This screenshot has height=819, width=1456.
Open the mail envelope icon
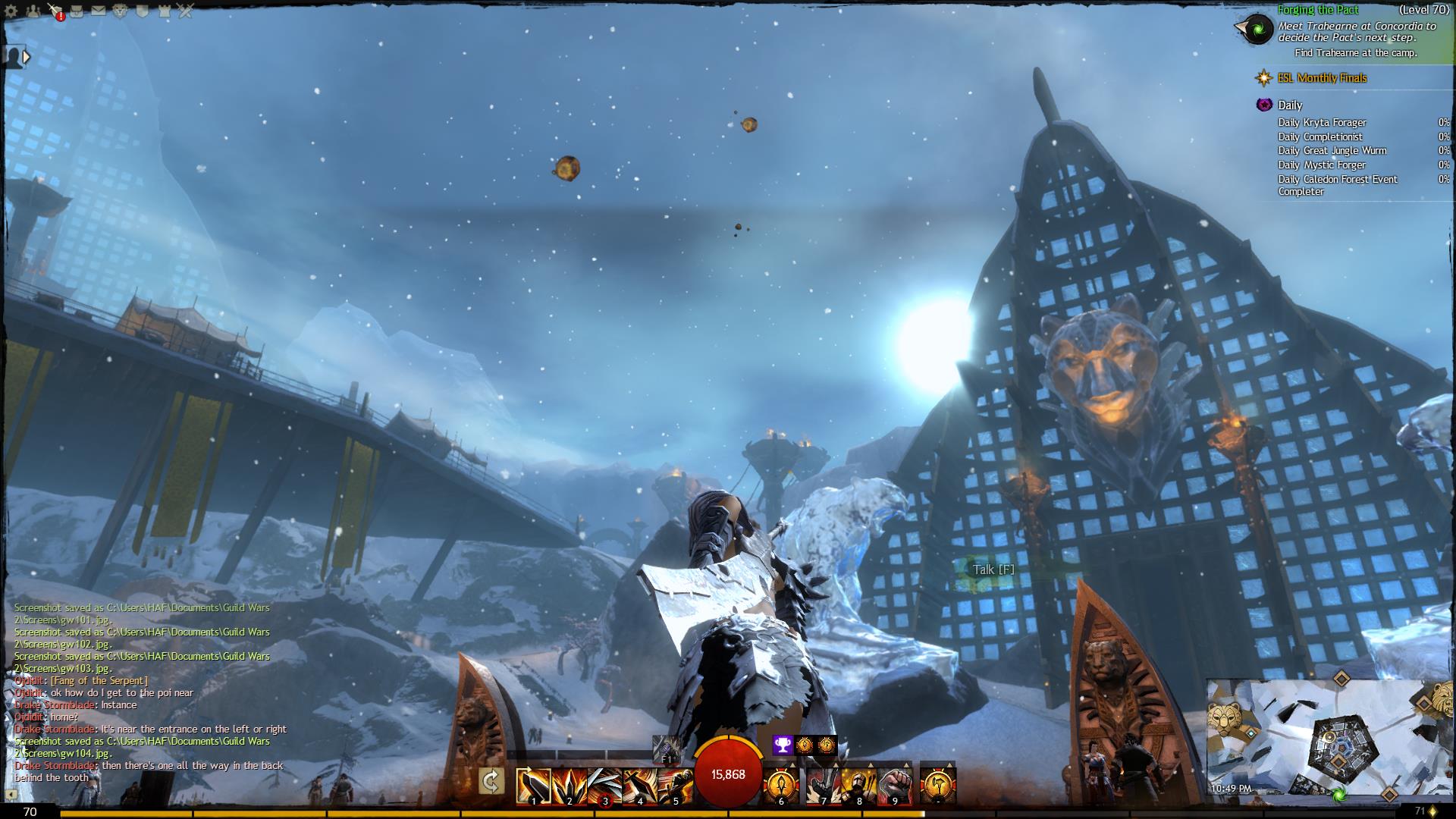click(x=99, y=11)
